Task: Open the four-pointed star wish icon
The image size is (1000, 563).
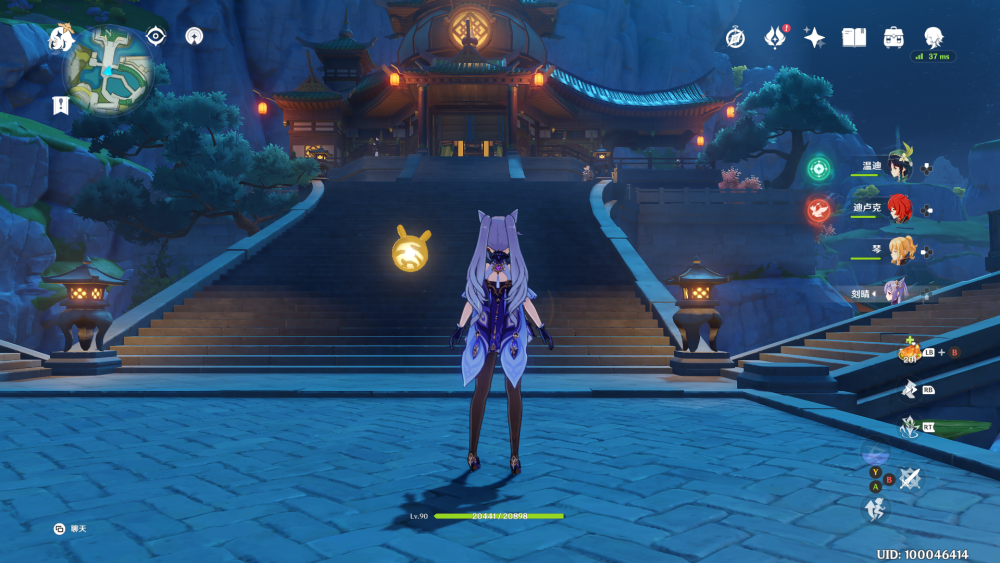Action: (815, 38)
